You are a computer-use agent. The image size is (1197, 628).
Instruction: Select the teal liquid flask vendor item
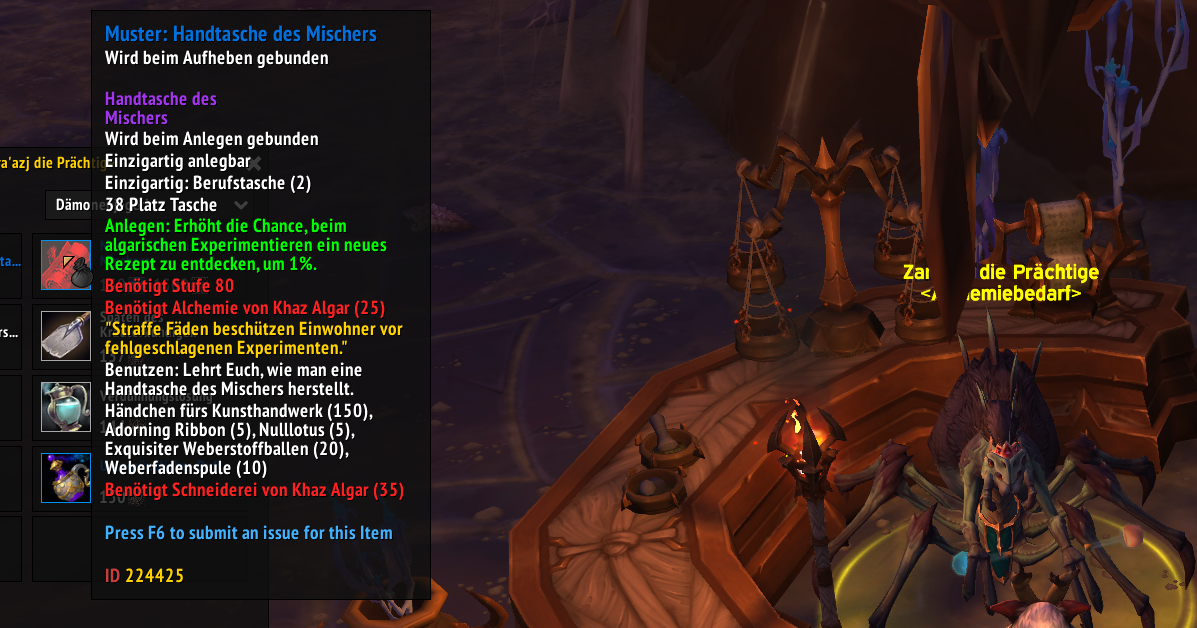click(x=66, y=406)
